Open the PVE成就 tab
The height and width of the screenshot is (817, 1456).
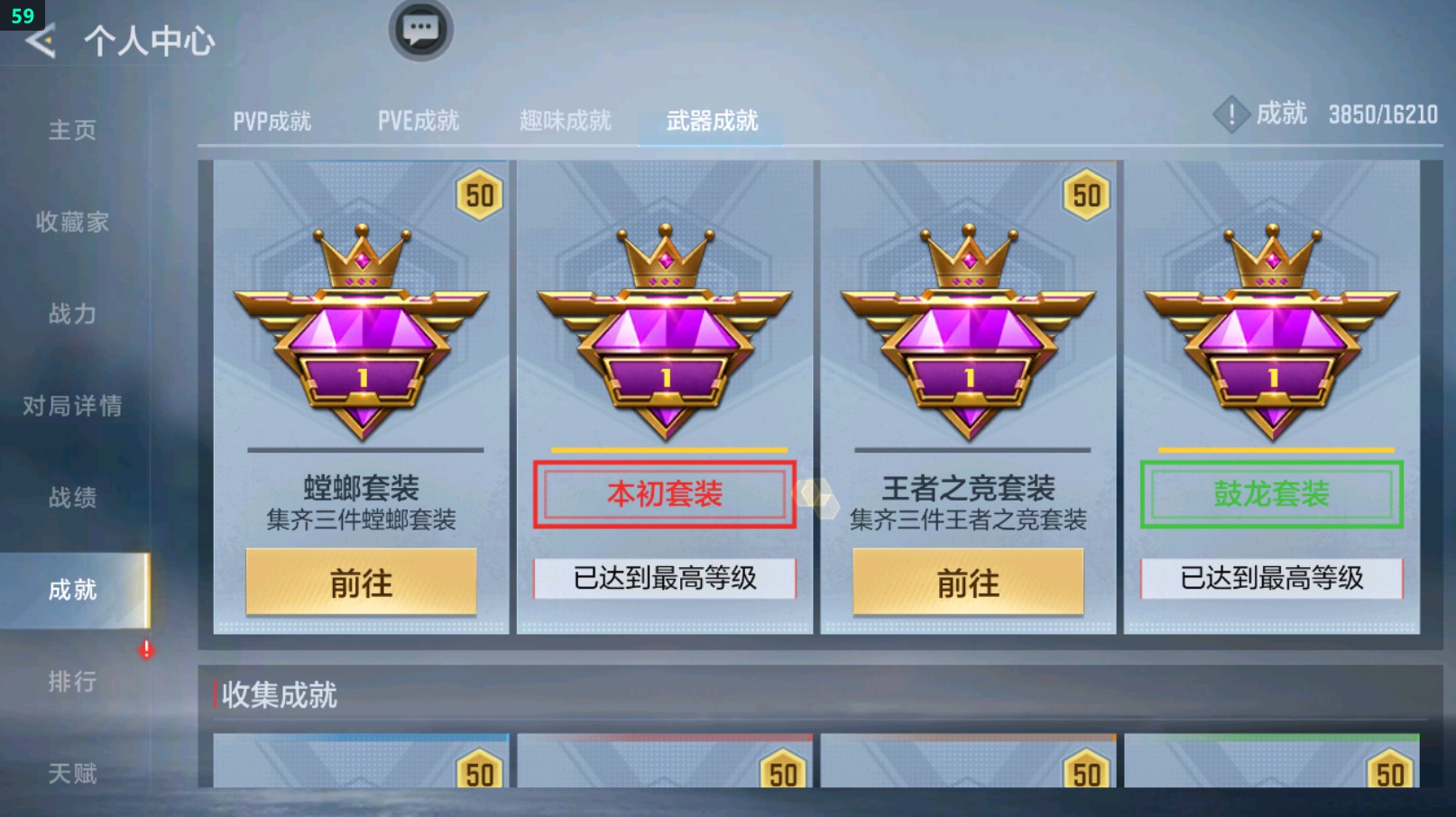[x=418, y=120]
